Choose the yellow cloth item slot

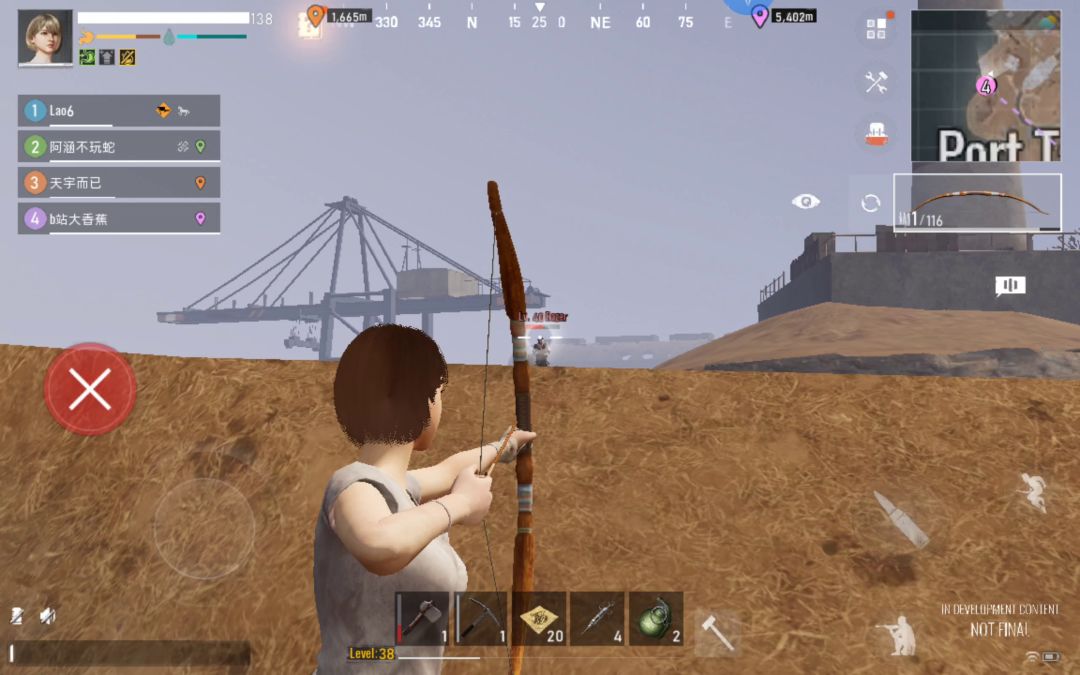coord(539,618)
